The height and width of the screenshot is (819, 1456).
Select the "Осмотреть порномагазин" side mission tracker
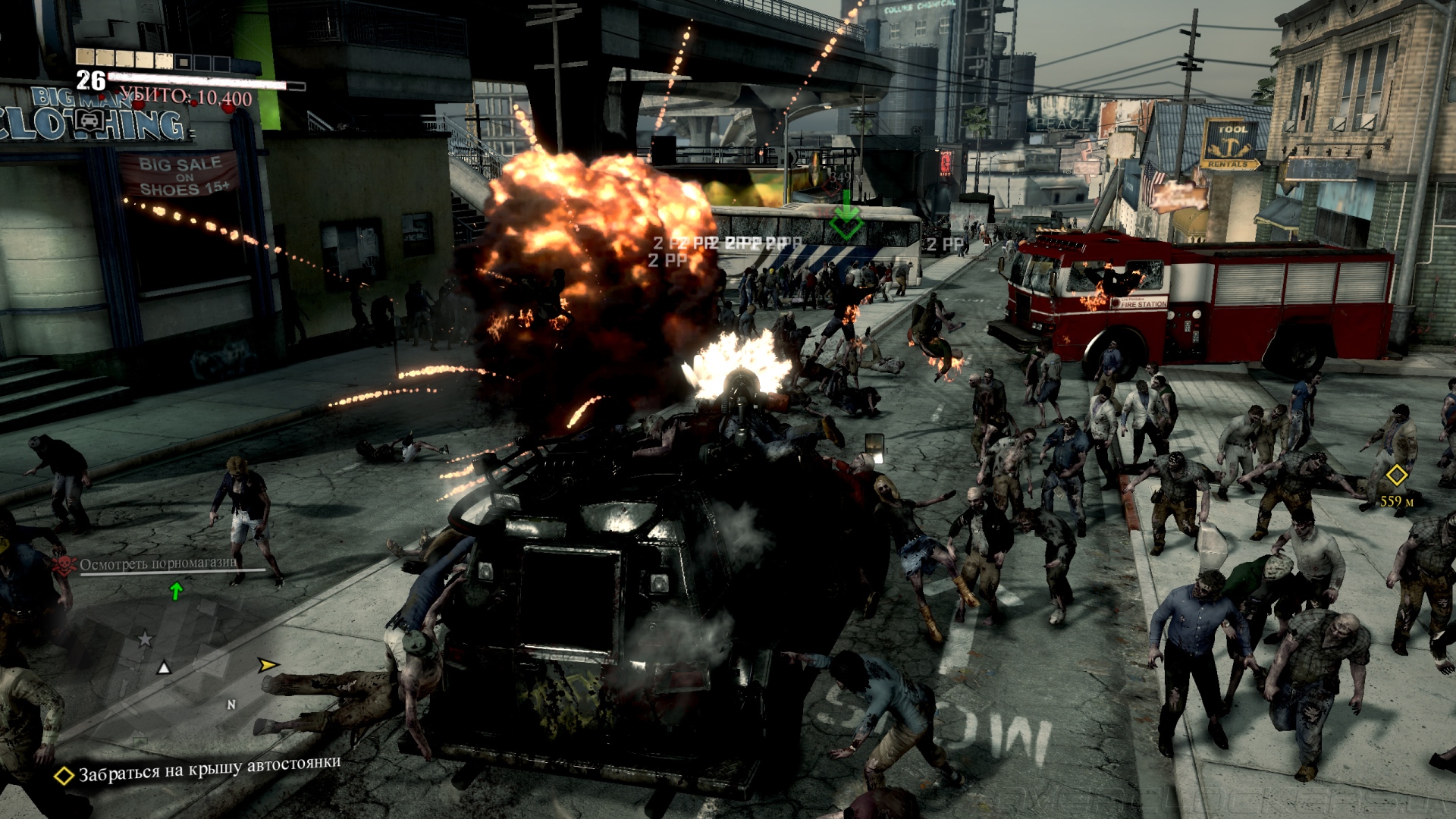(158, 563)
